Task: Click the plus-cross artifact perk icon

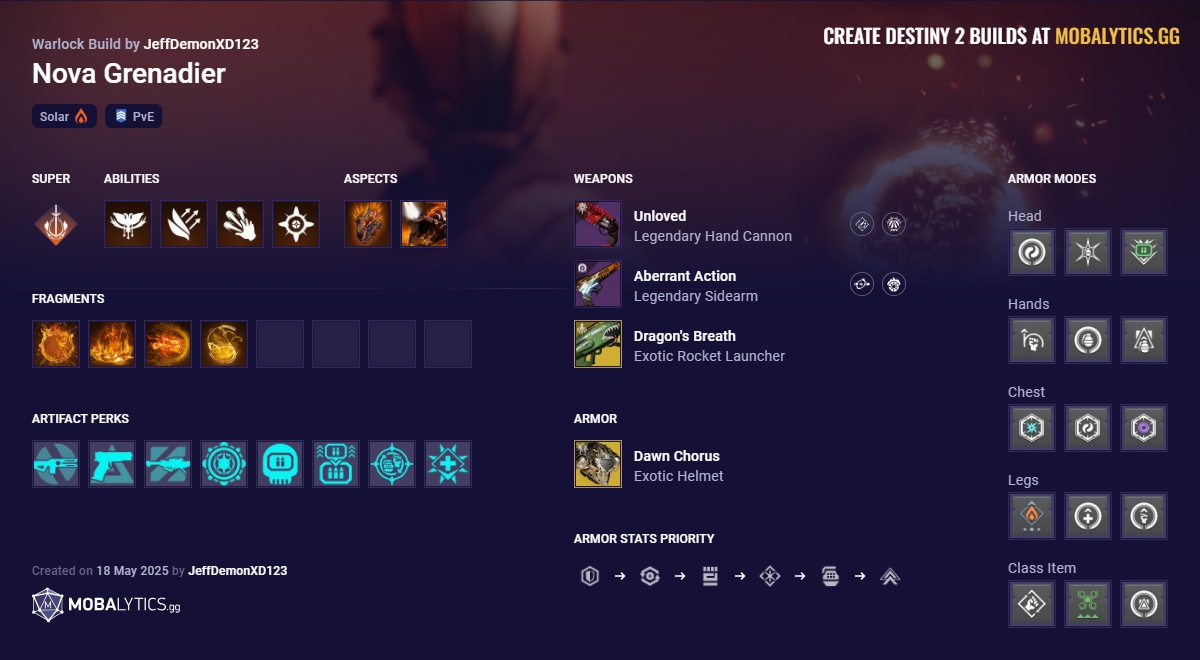Action: (x=448, y=464)
